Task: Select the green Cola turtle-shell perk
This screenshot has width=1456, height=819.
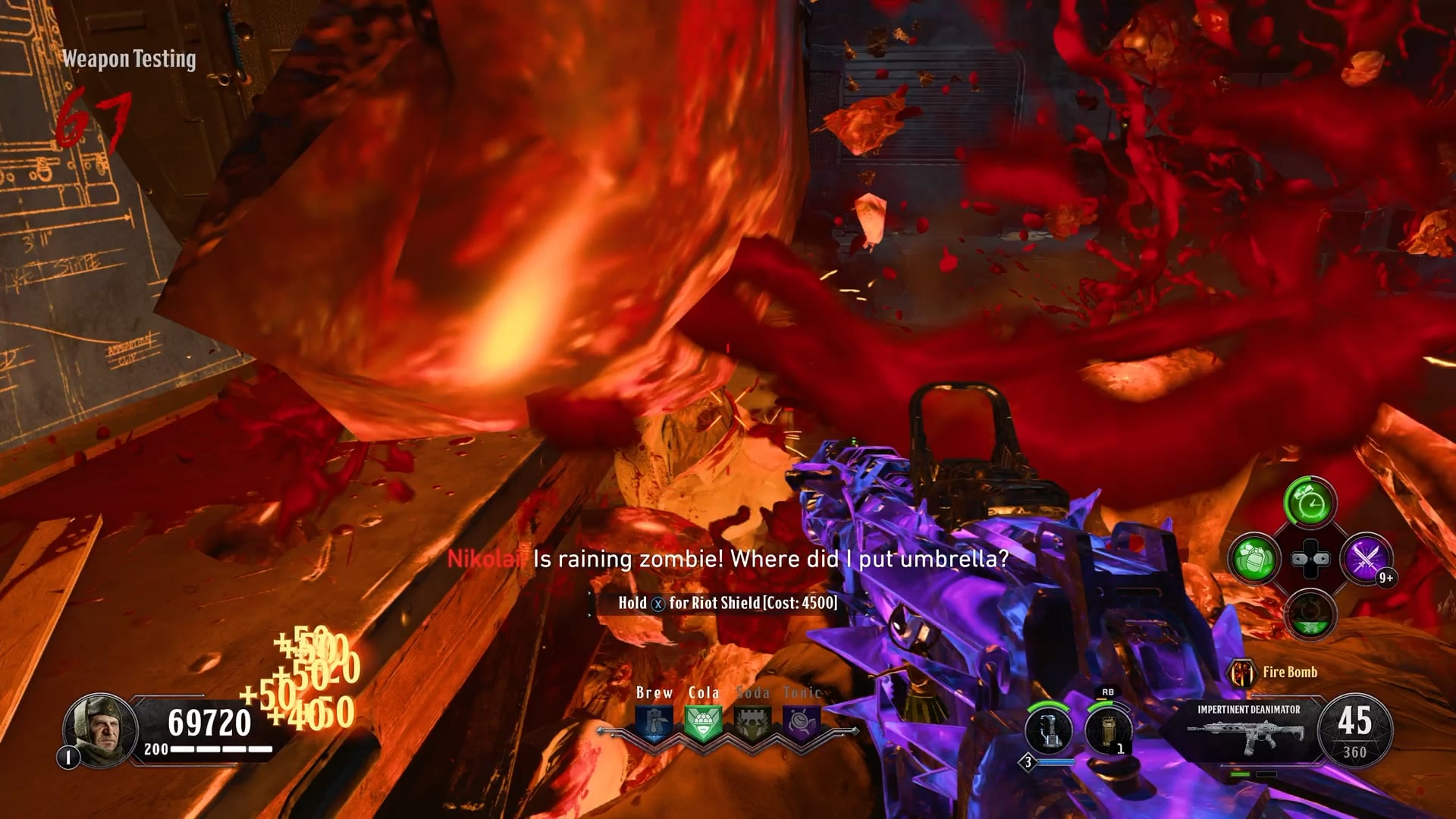Action: tap(703, 723)
